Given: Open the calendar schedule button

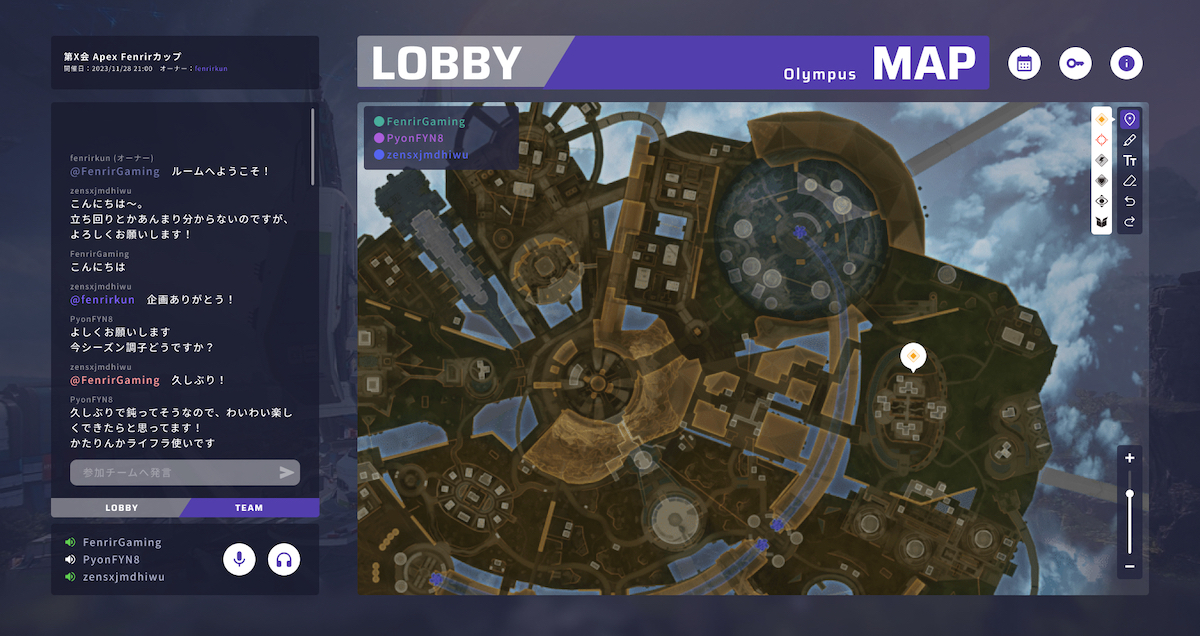Looking at the screenshot, I should tap(1024, 63).
